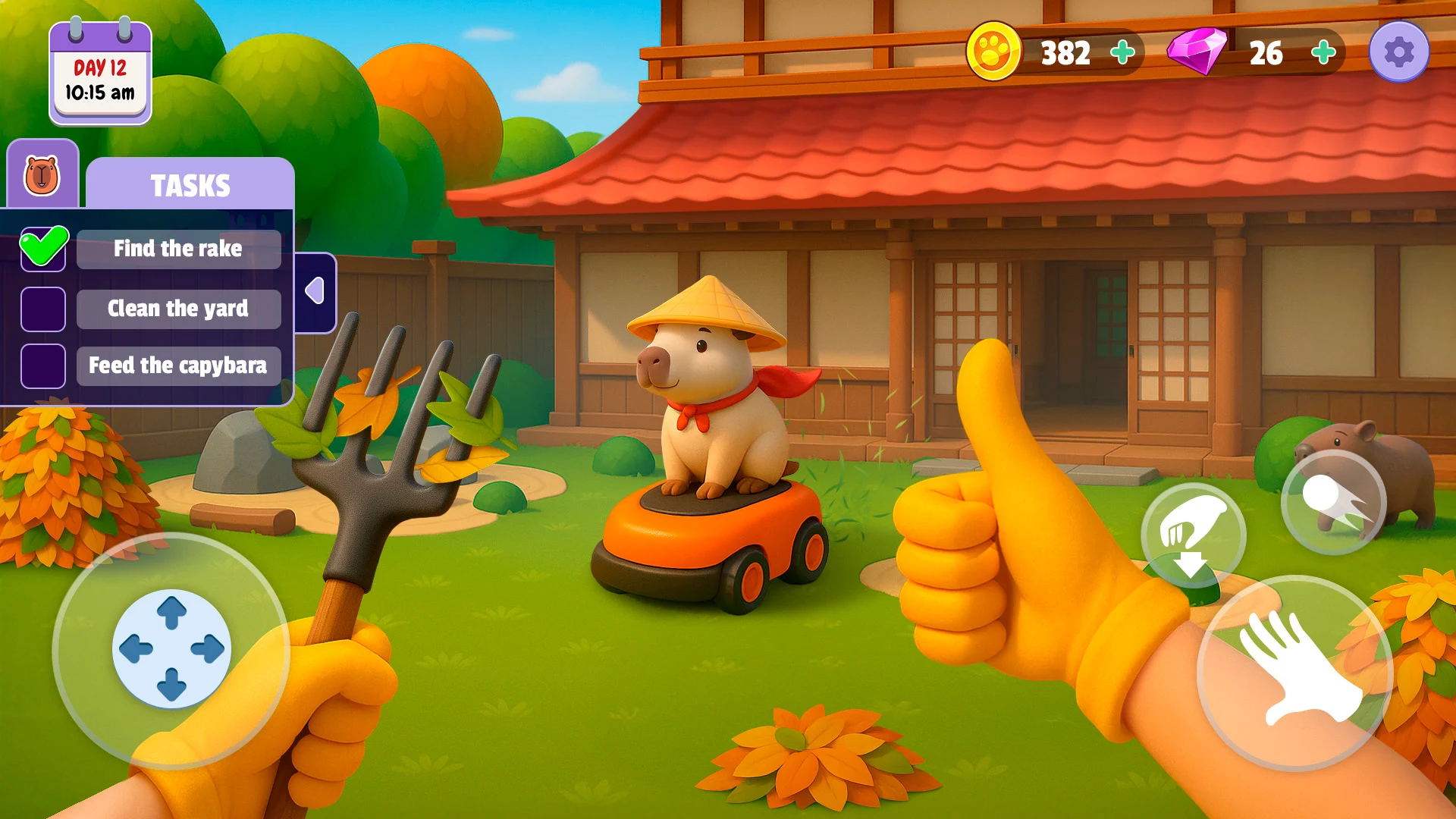
Task: Select the "Find the rake" task
Action: [178, 249]
